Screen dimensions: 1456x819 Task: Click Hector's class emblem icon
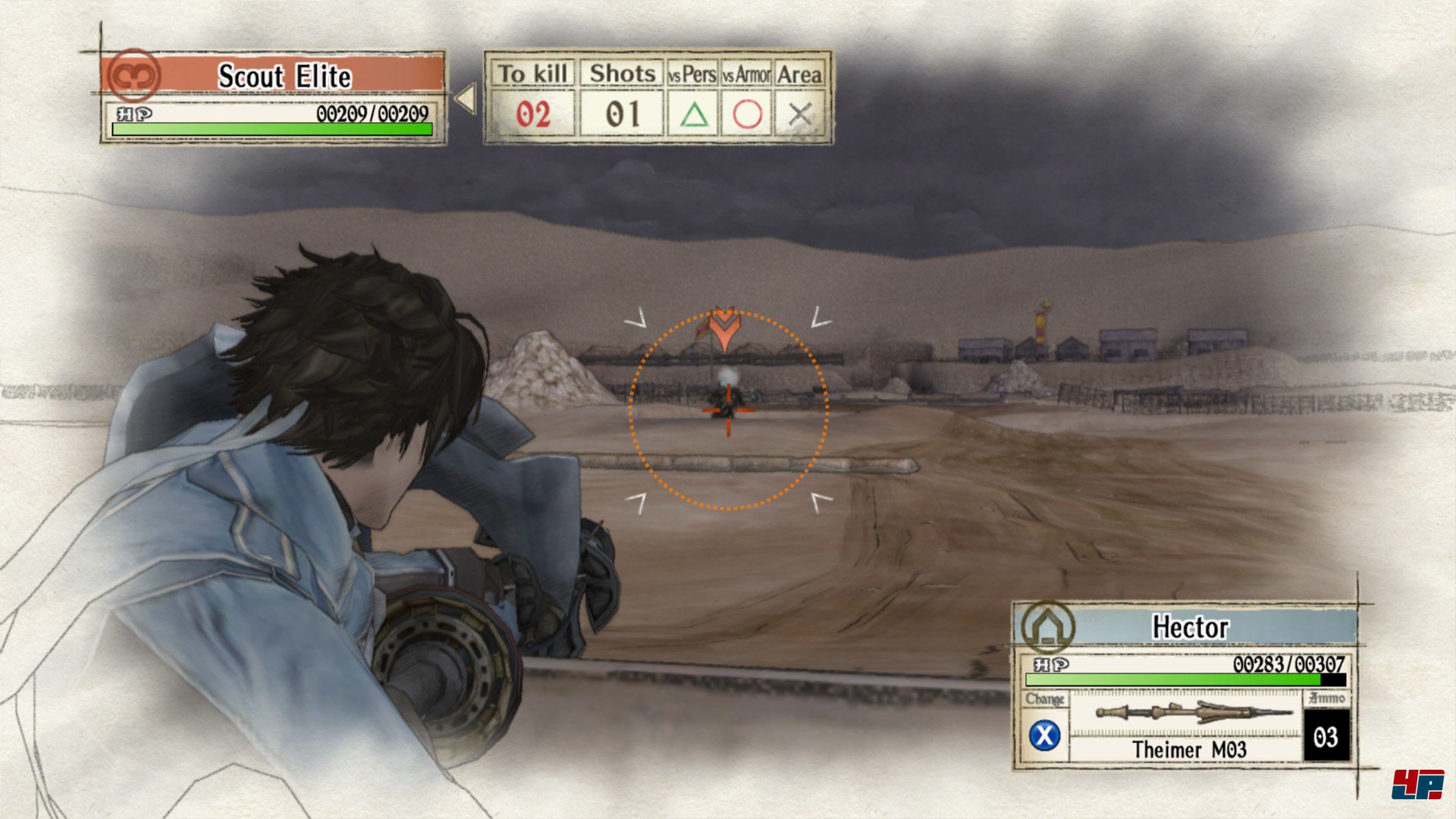click(1047, 628)
